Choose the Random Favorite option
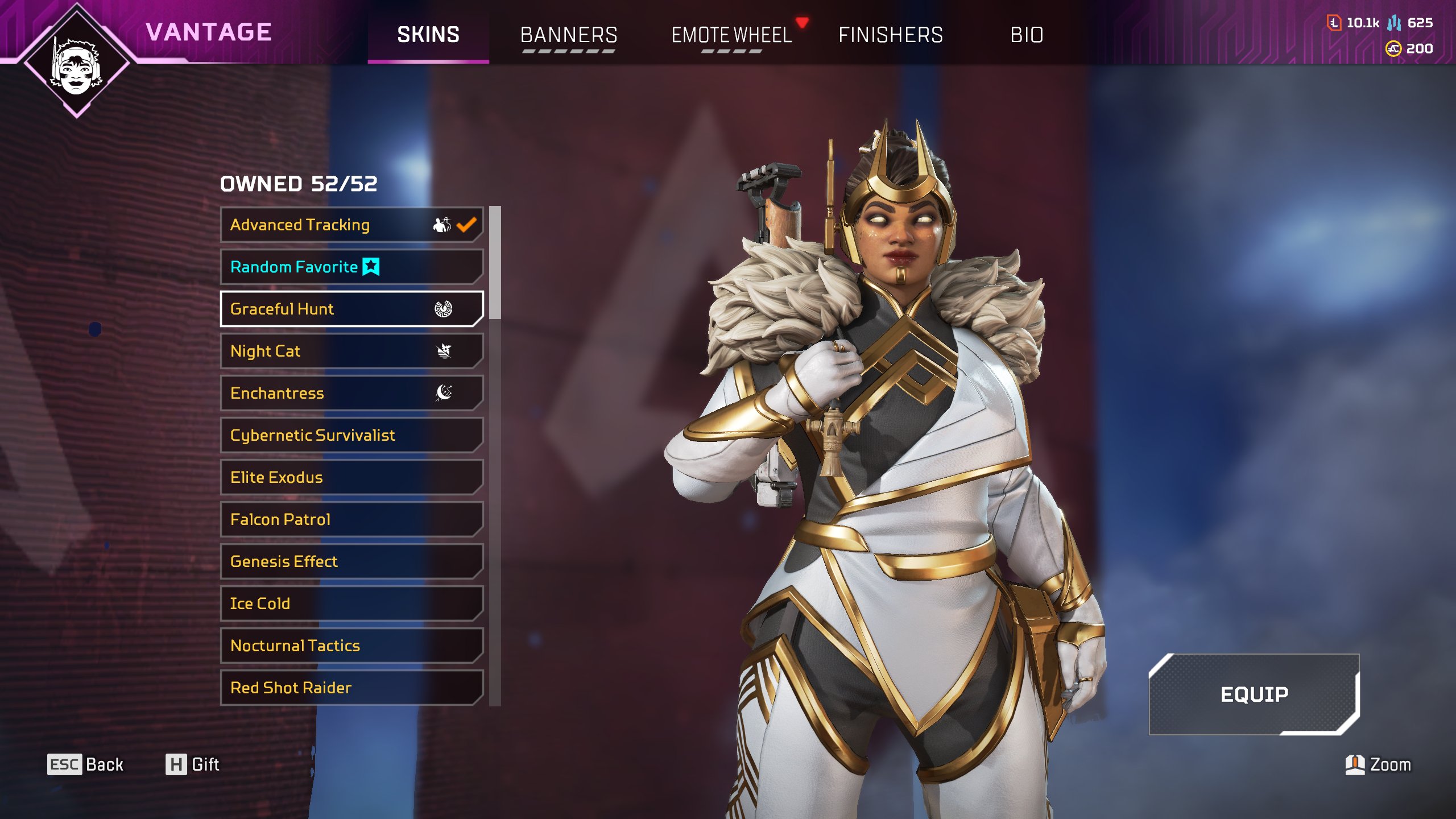 (351, 267)
